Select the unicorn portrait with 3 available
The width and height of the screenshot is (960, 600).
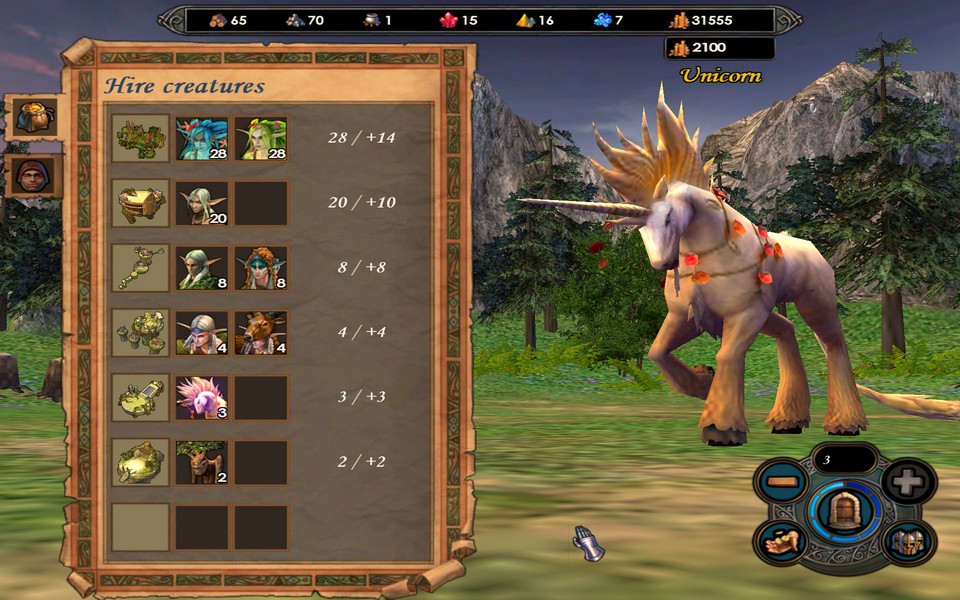(x=202, y=397)
